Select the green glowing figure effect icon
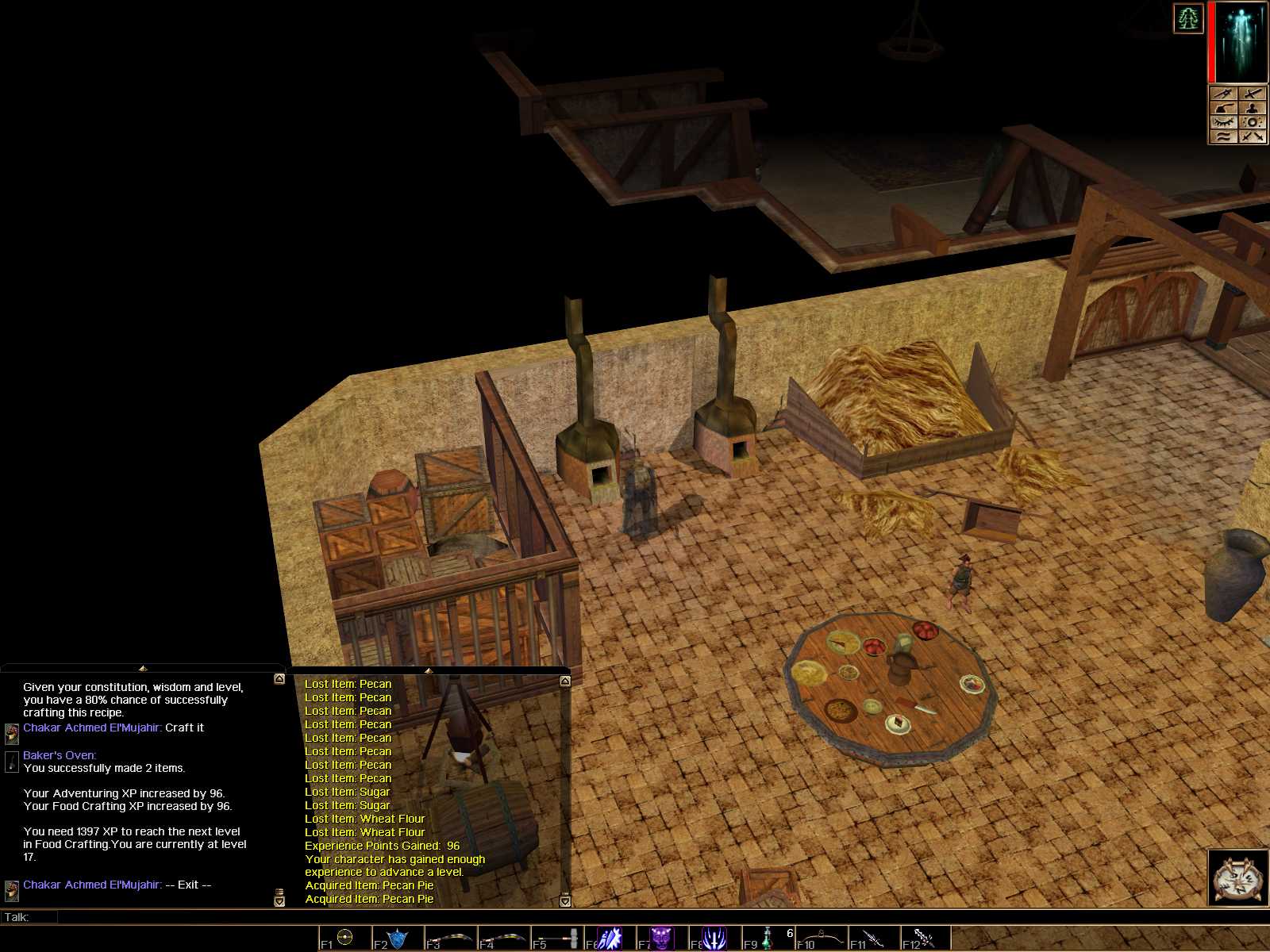1270x952 pixels. pos(1188,18)
